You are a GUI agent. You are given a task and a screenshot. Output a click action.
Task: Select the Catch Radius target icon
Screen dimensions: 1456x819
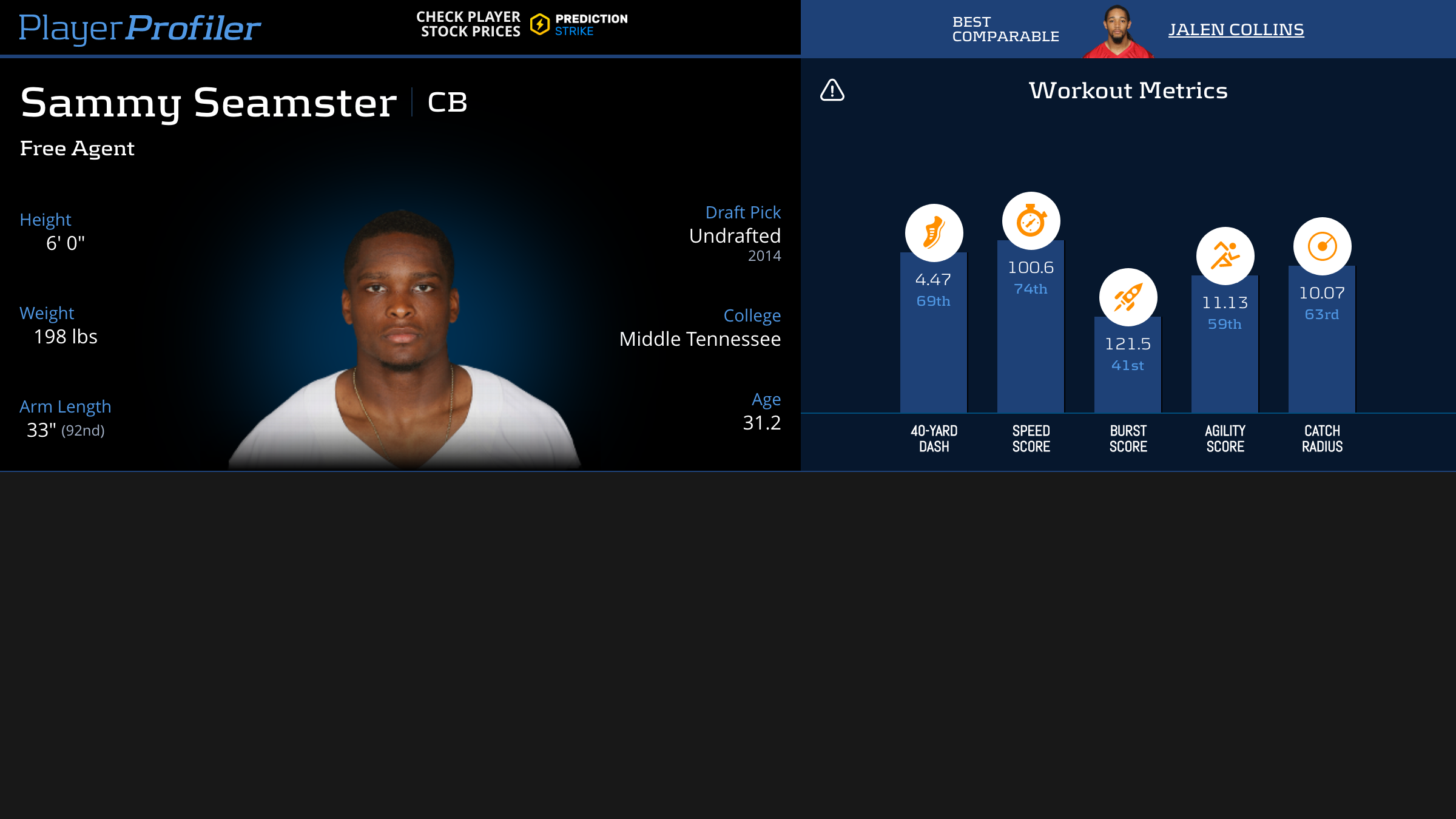coord(1322,246)
